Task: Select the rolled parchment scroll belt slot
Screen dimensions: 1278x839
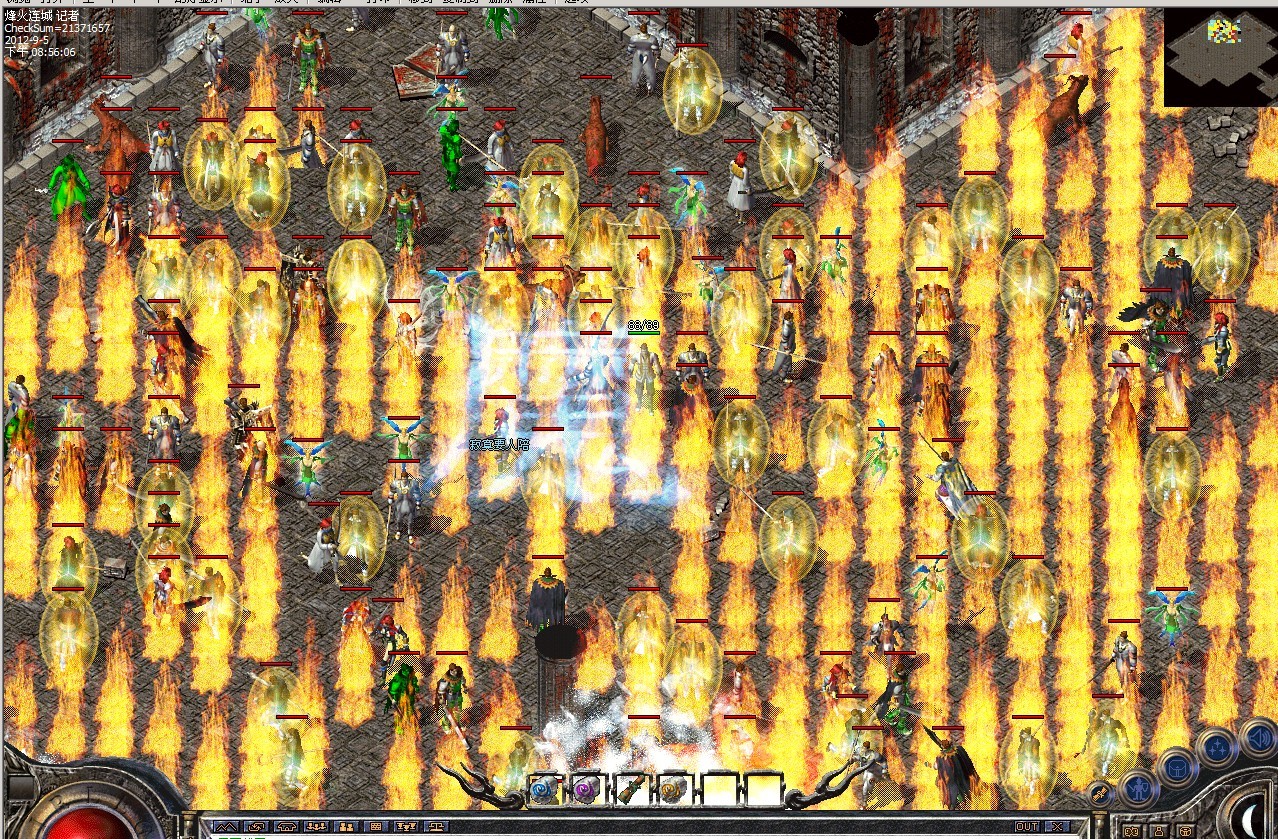Action: tap(632, 789)
